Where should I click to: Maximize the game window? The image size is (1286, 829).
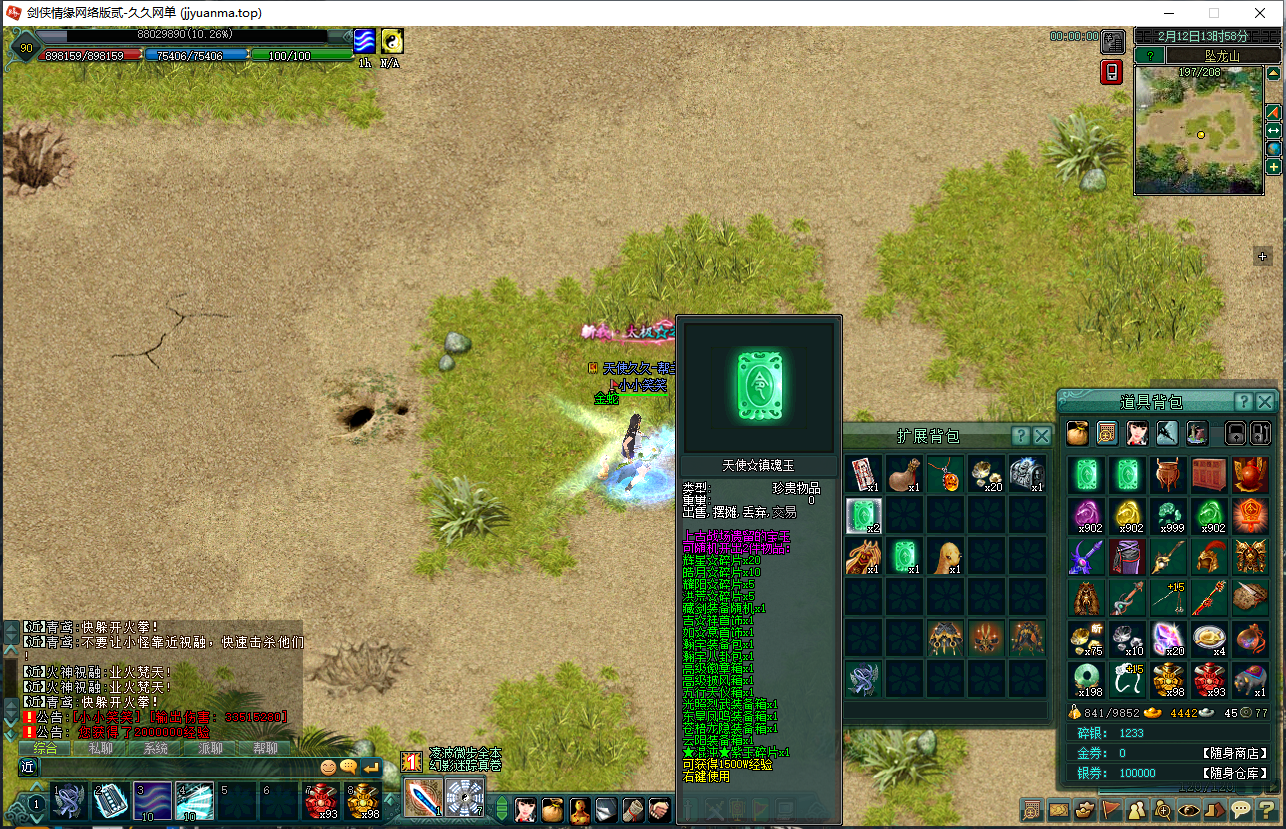1214,13
